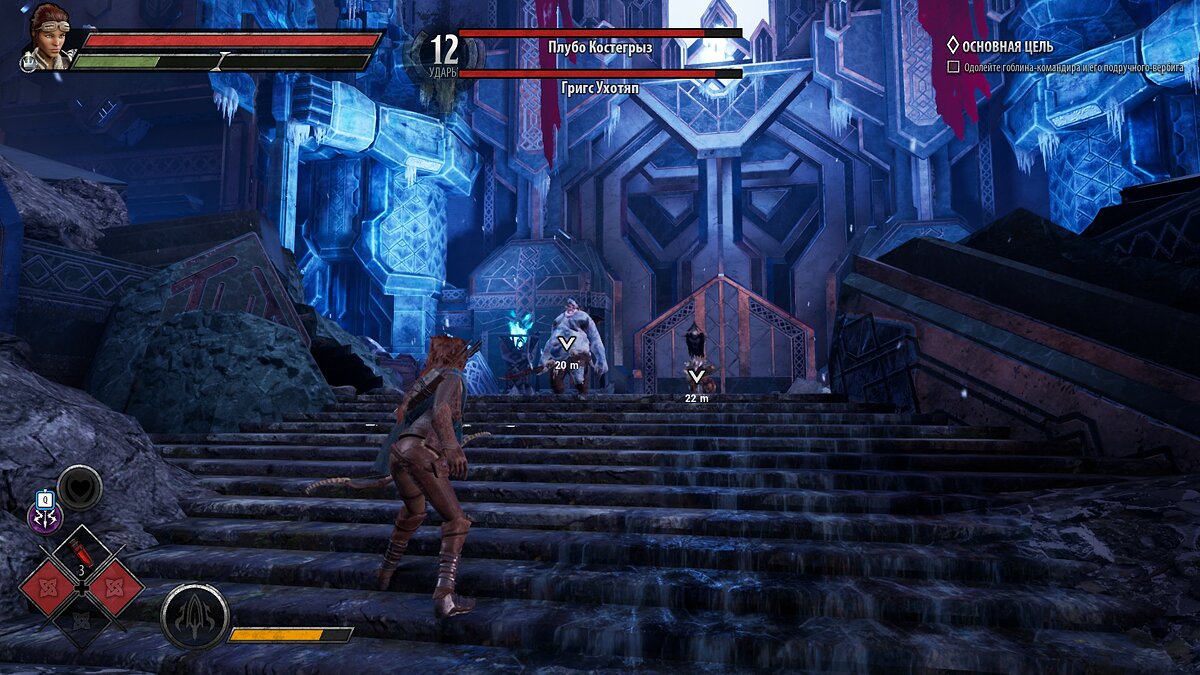Click the dark heart ability icon
This screenshot has height=675, width=1200.
tap(80, 488)
